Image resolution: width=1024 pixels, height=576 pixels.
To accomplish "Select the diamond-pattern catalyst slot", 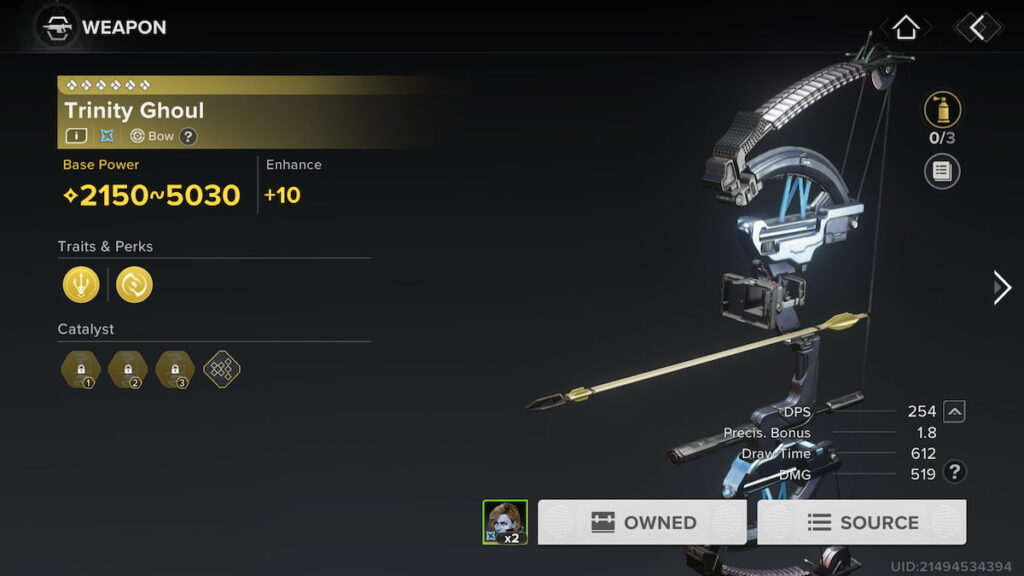I will coord(222,370).
